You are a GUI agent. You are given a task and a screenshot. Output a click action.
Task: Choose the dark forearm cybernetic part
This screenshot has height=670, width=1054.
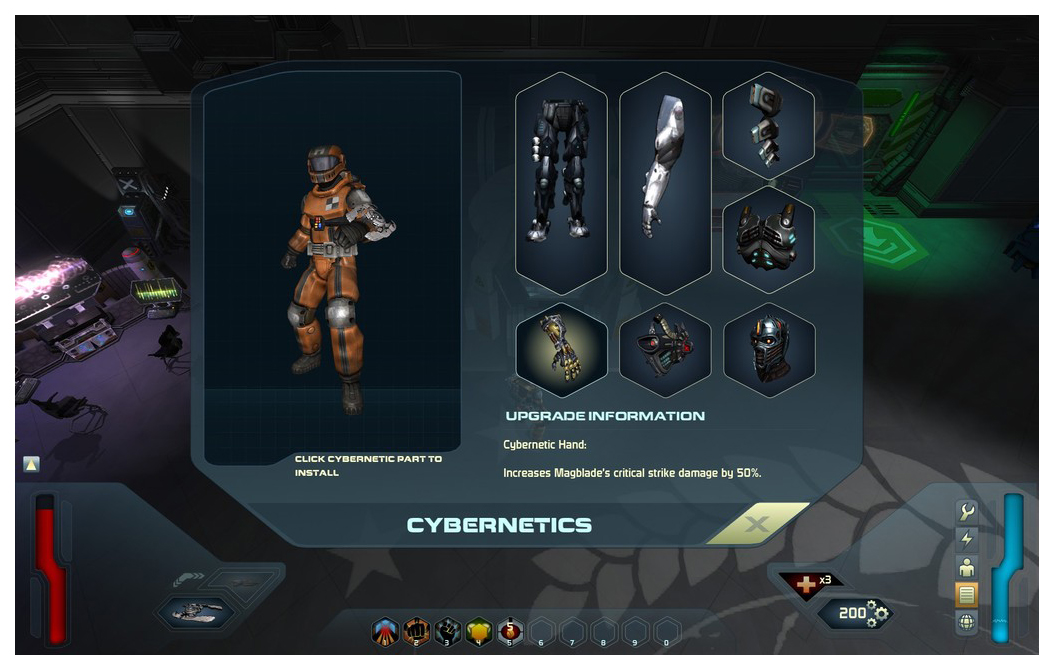768,126
